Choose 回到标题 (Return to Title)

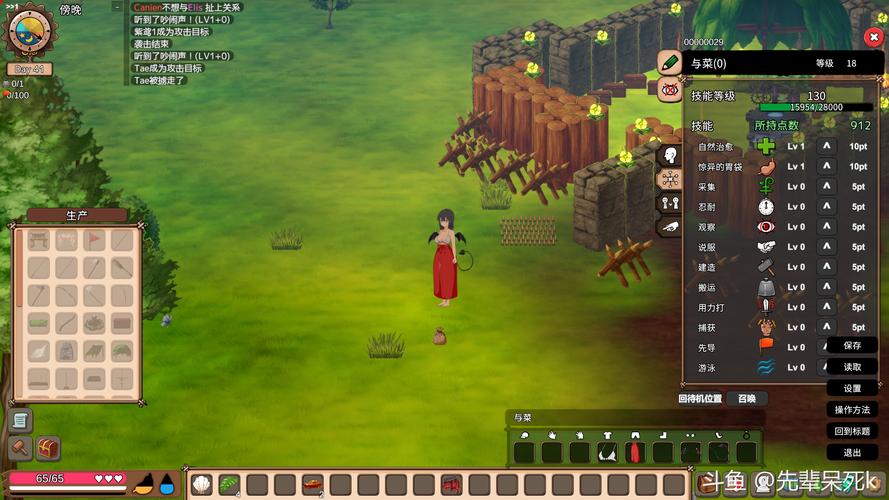click(852, 431)
